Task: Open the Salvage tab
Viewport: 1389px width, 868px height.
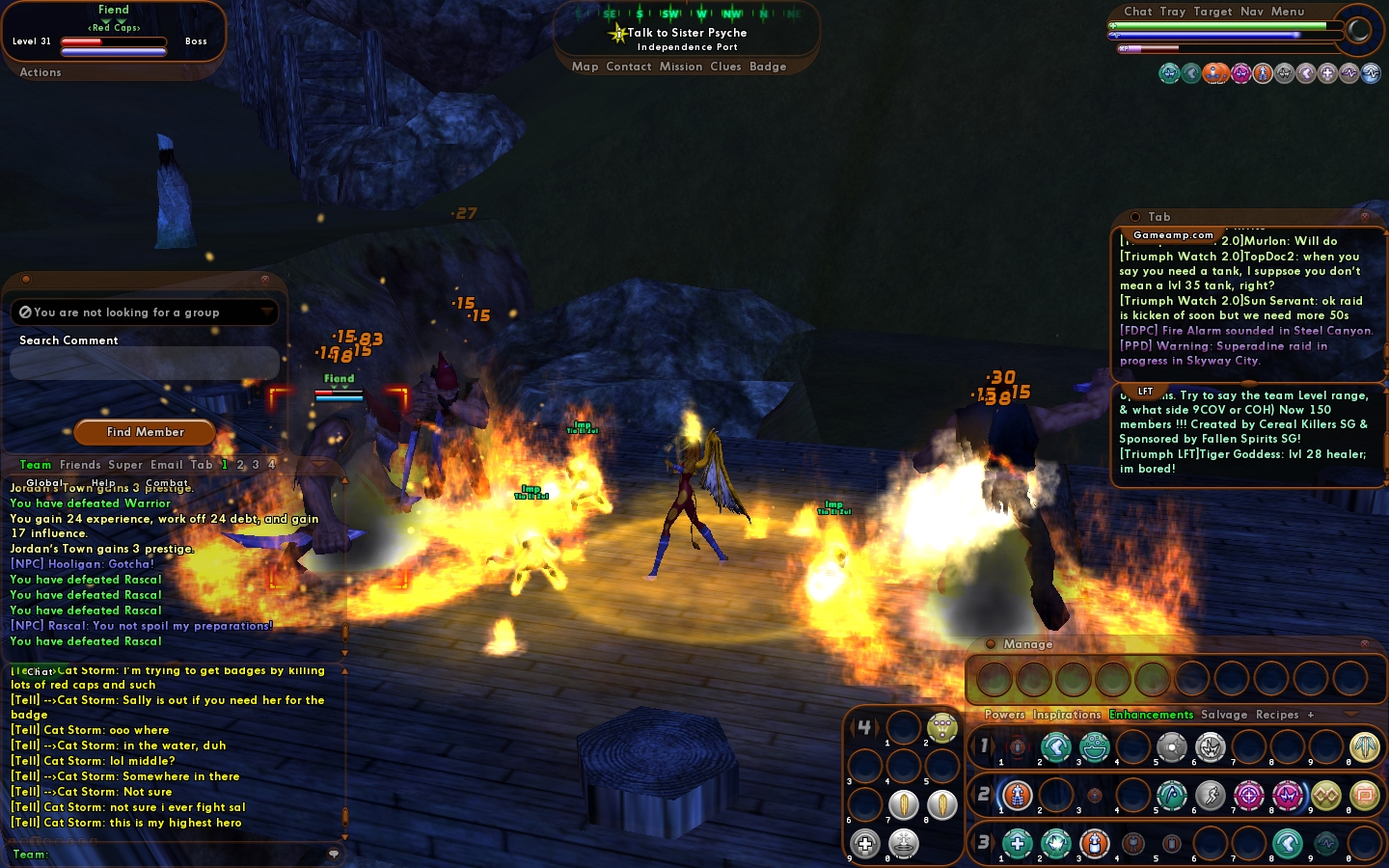Action: tap(1224, 715)
